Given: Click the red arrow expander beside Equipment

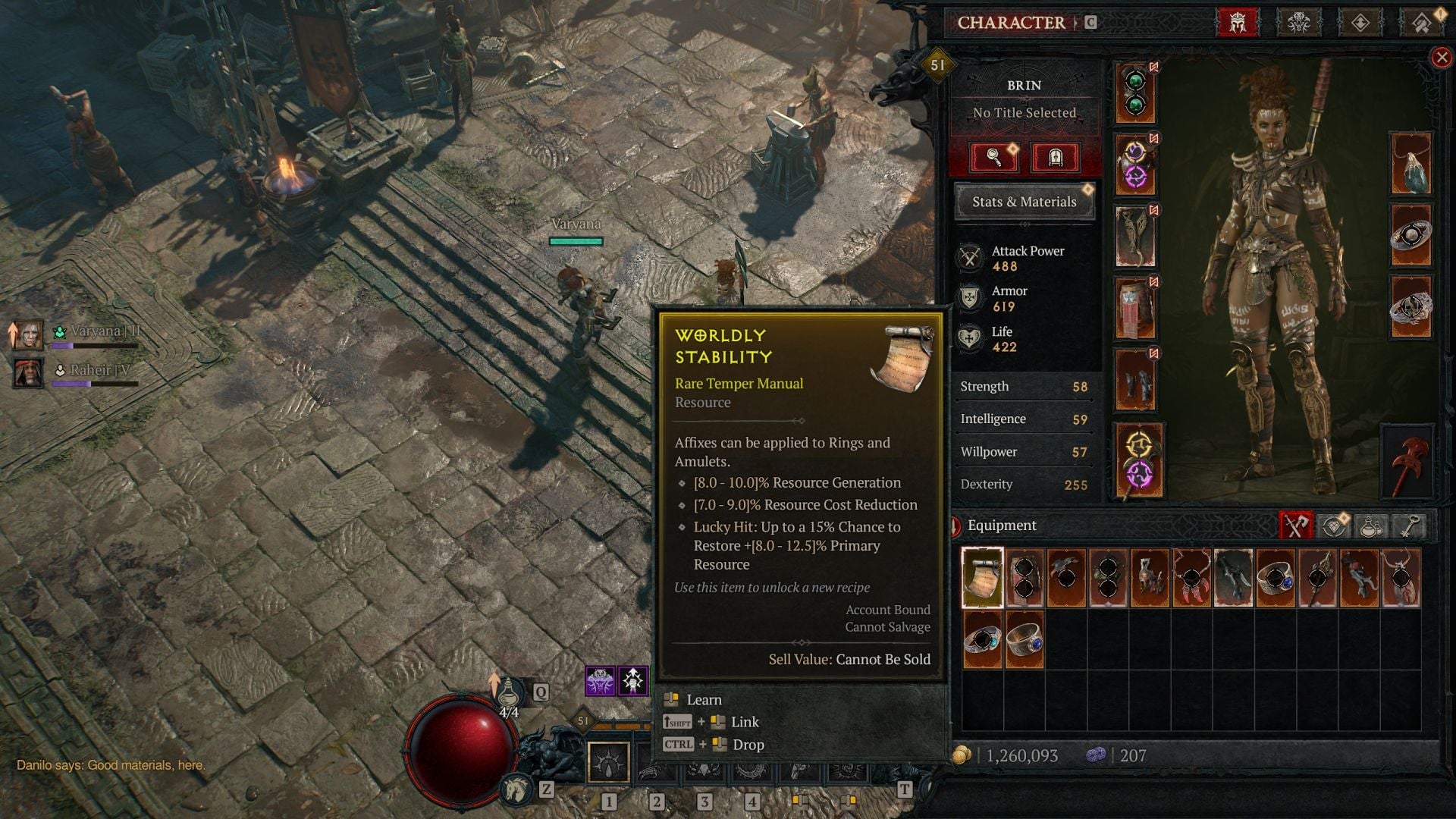Looking at the screenshot, I should coord(954,525).
